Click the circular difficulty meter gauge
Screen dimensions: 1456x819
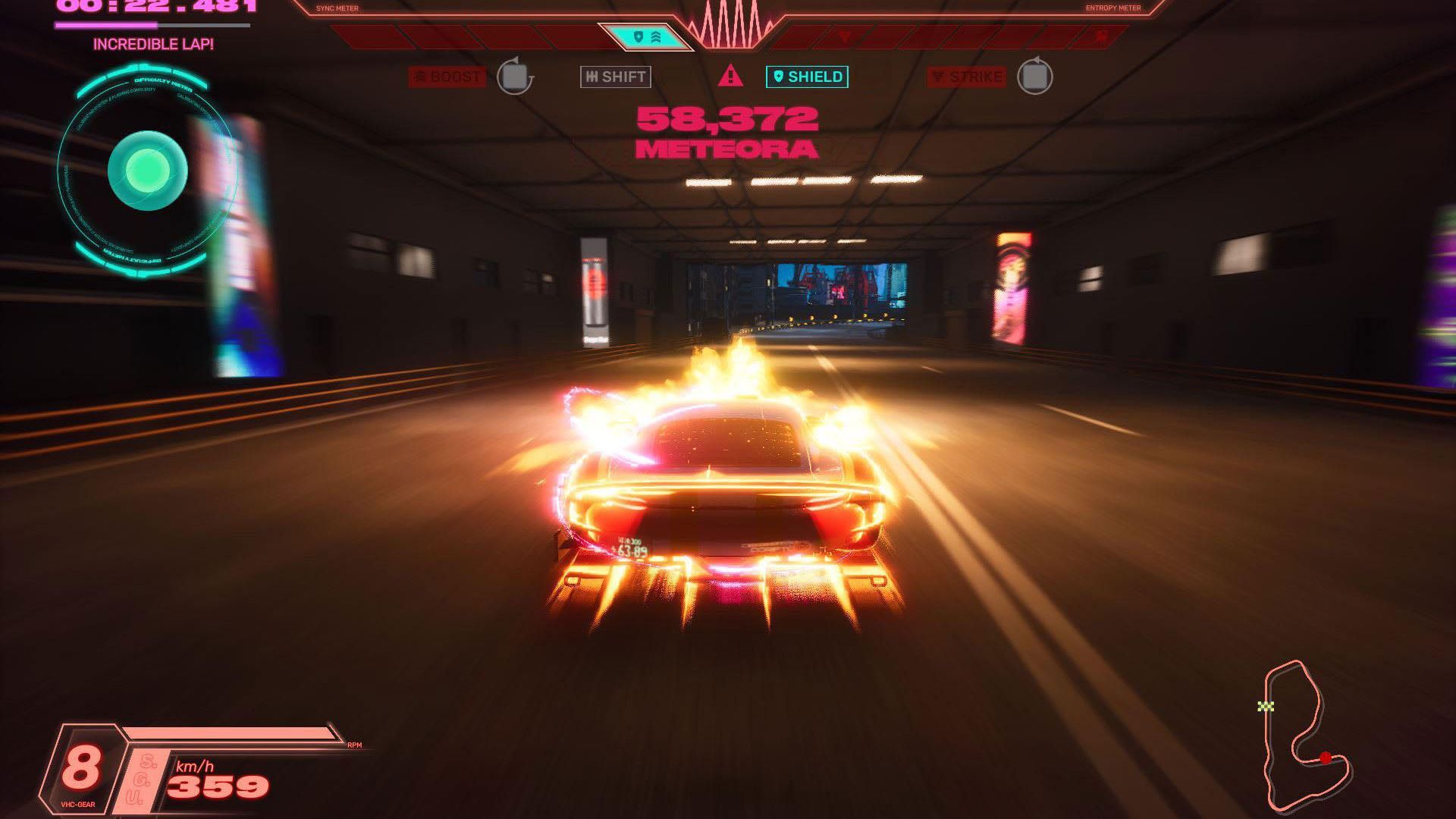pyautogui.click(x=147, y=171)
